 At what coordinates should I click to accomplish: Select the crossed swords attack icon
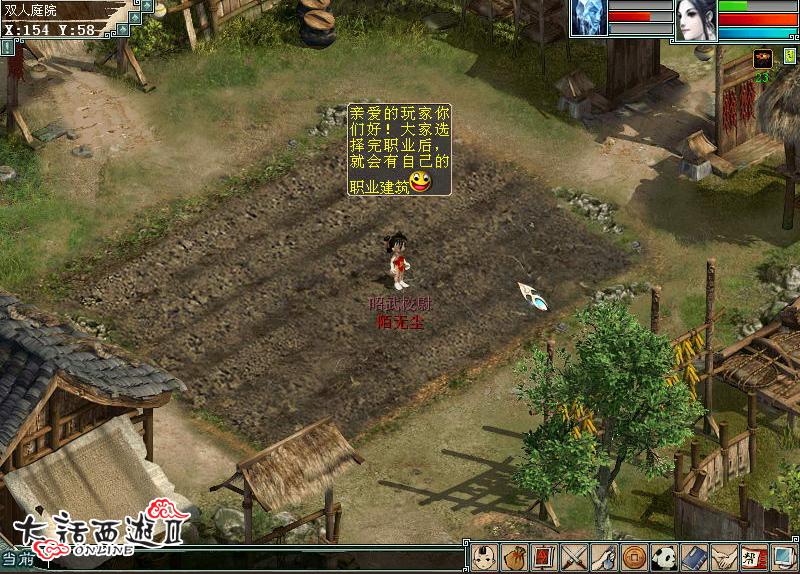[x=573, y=557]
